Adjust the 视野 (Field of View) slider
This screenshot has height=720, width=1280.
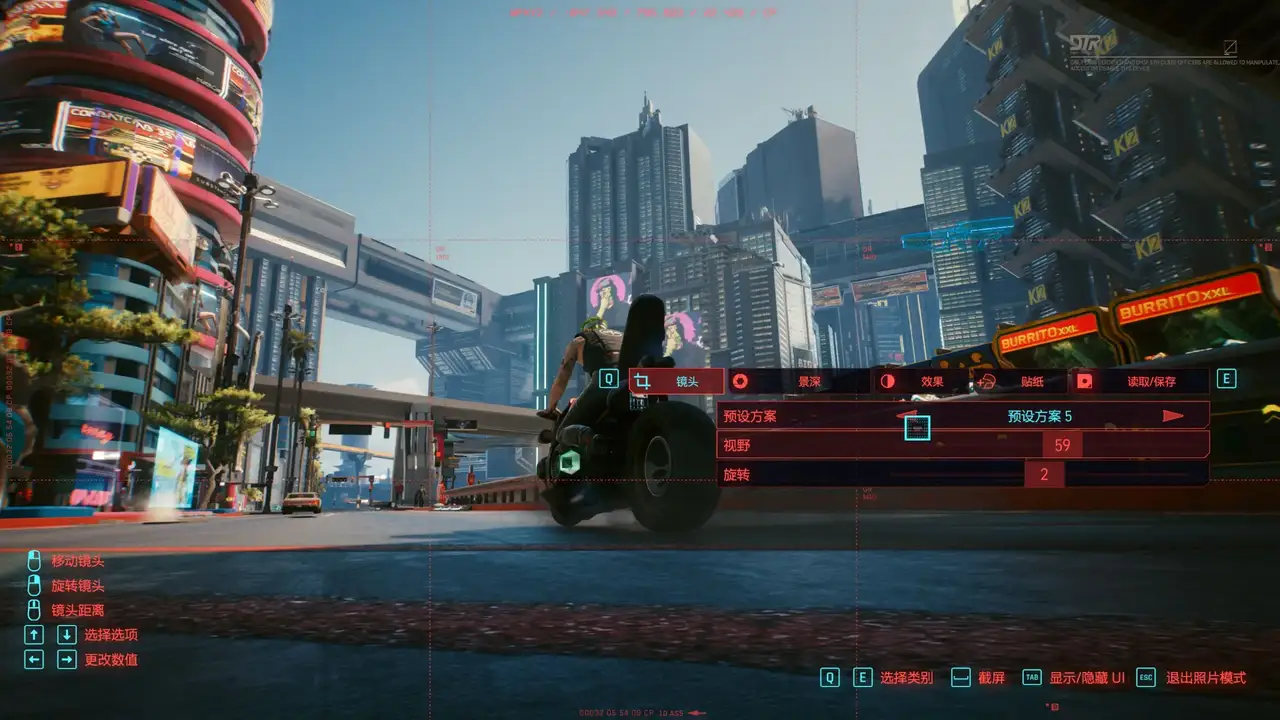(x=1062, y=445)
